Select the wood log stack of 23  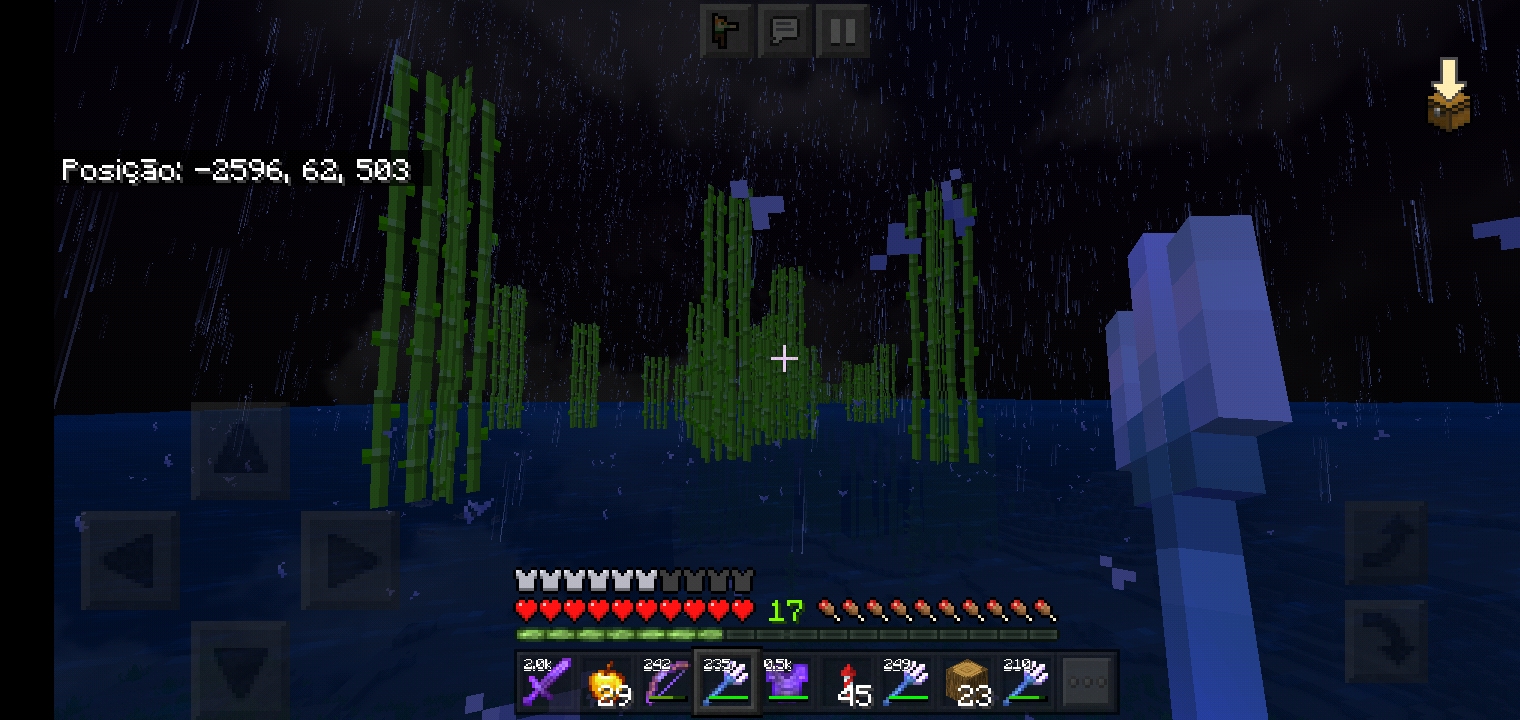[x=967, y=683]
